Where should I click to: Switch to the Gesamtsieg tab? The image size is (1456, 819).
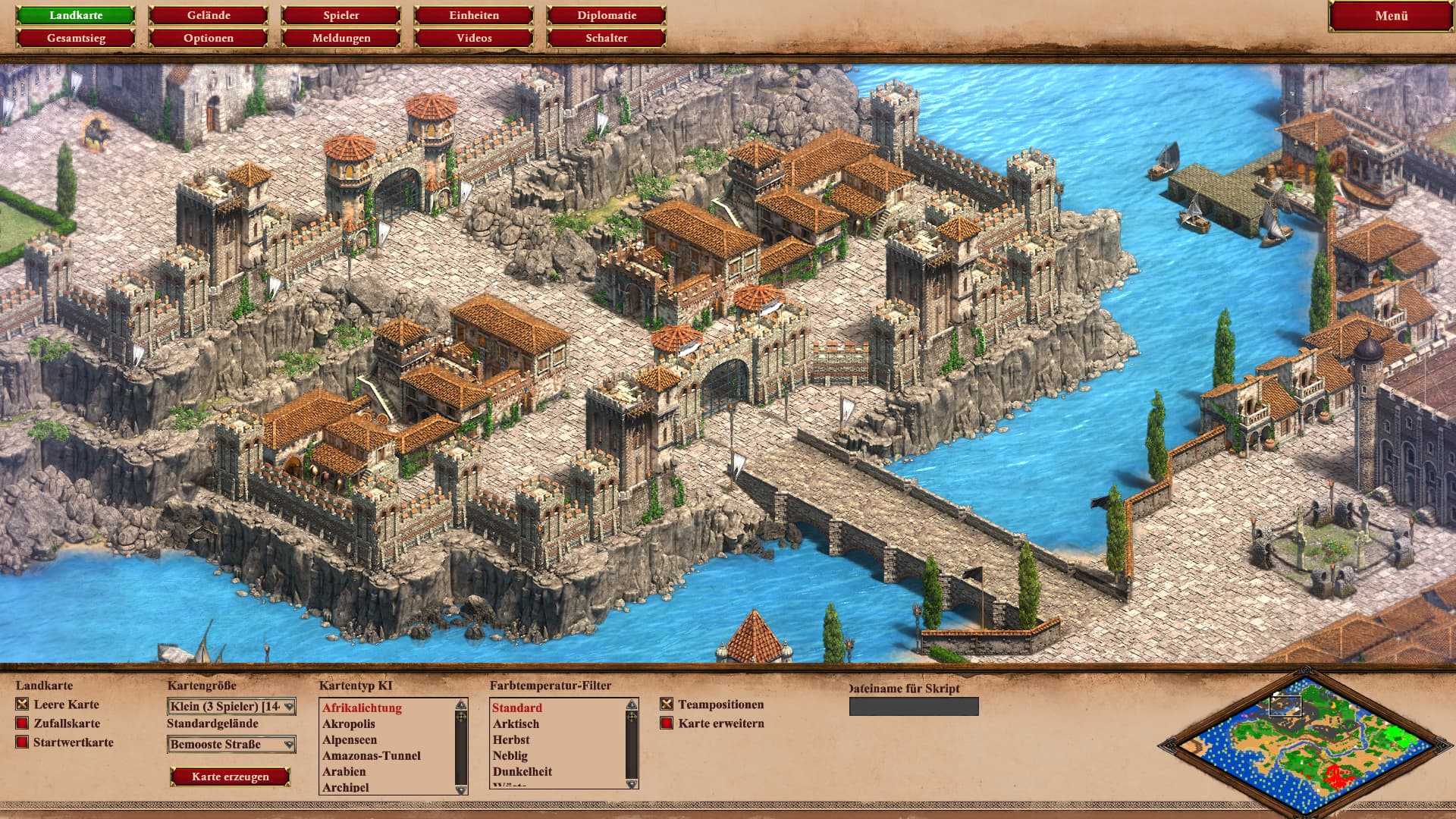[x=76, y=38]
